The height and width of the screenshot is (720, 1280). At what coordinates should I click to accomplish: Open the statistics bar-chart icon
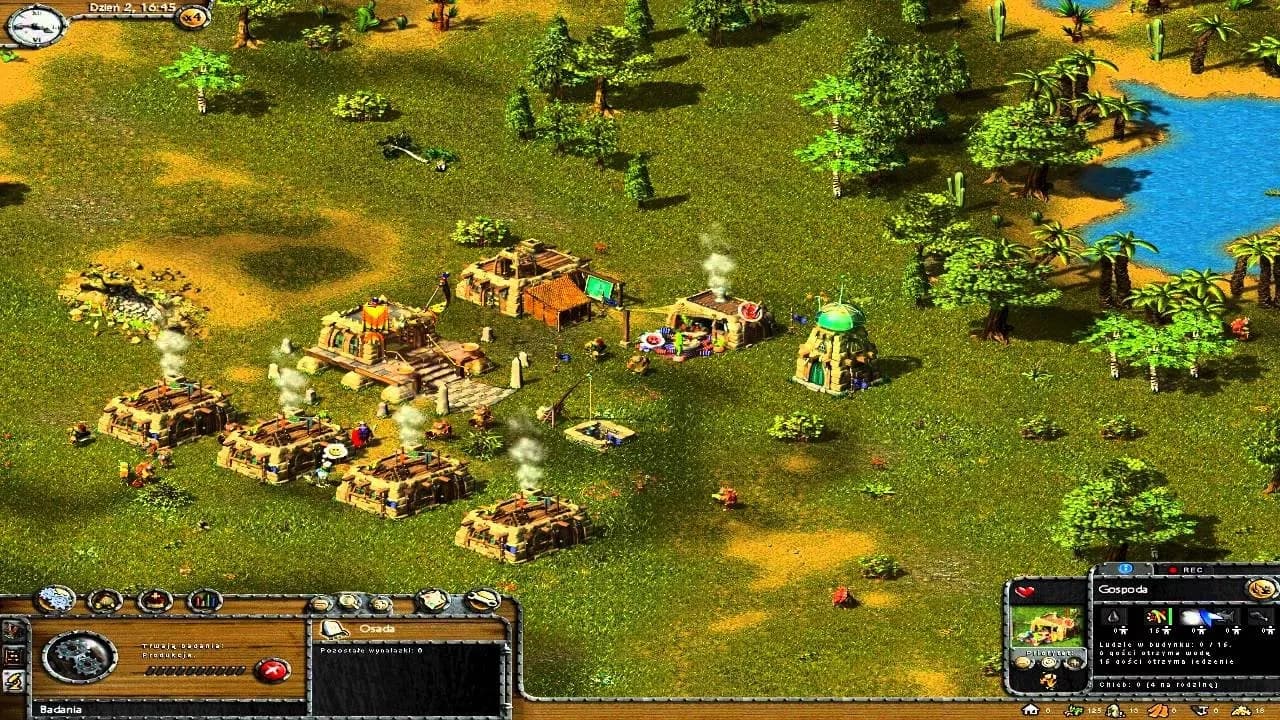(202, 599)
